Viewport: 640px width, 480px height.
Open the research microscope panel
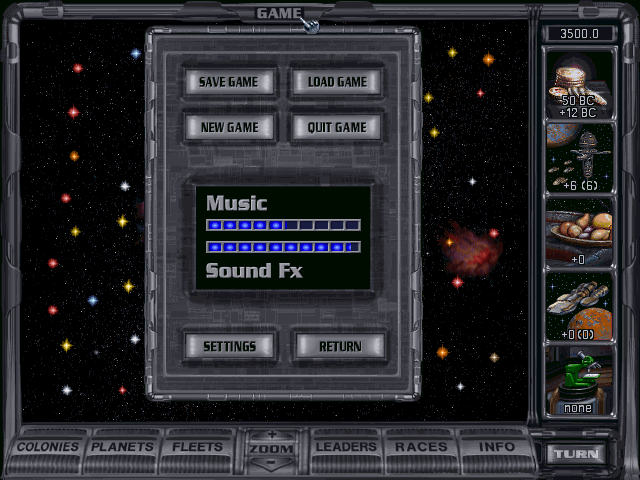pos(579,380)
